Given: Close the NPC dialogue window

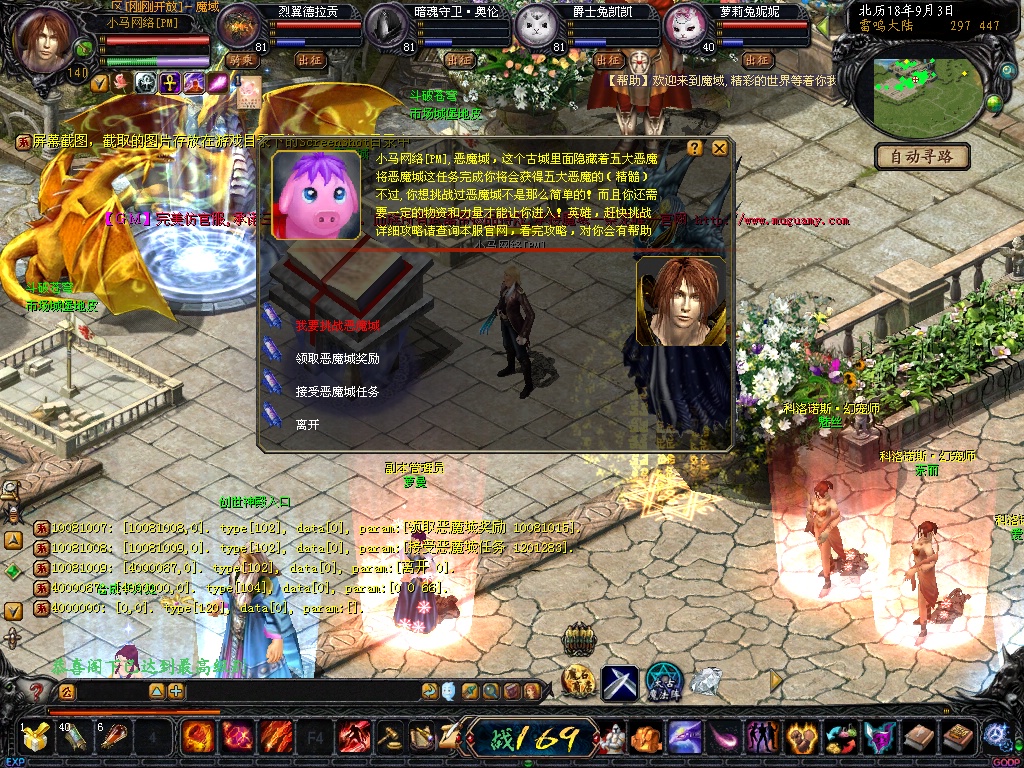Looking at the screenshot, I should click(719, 148).
